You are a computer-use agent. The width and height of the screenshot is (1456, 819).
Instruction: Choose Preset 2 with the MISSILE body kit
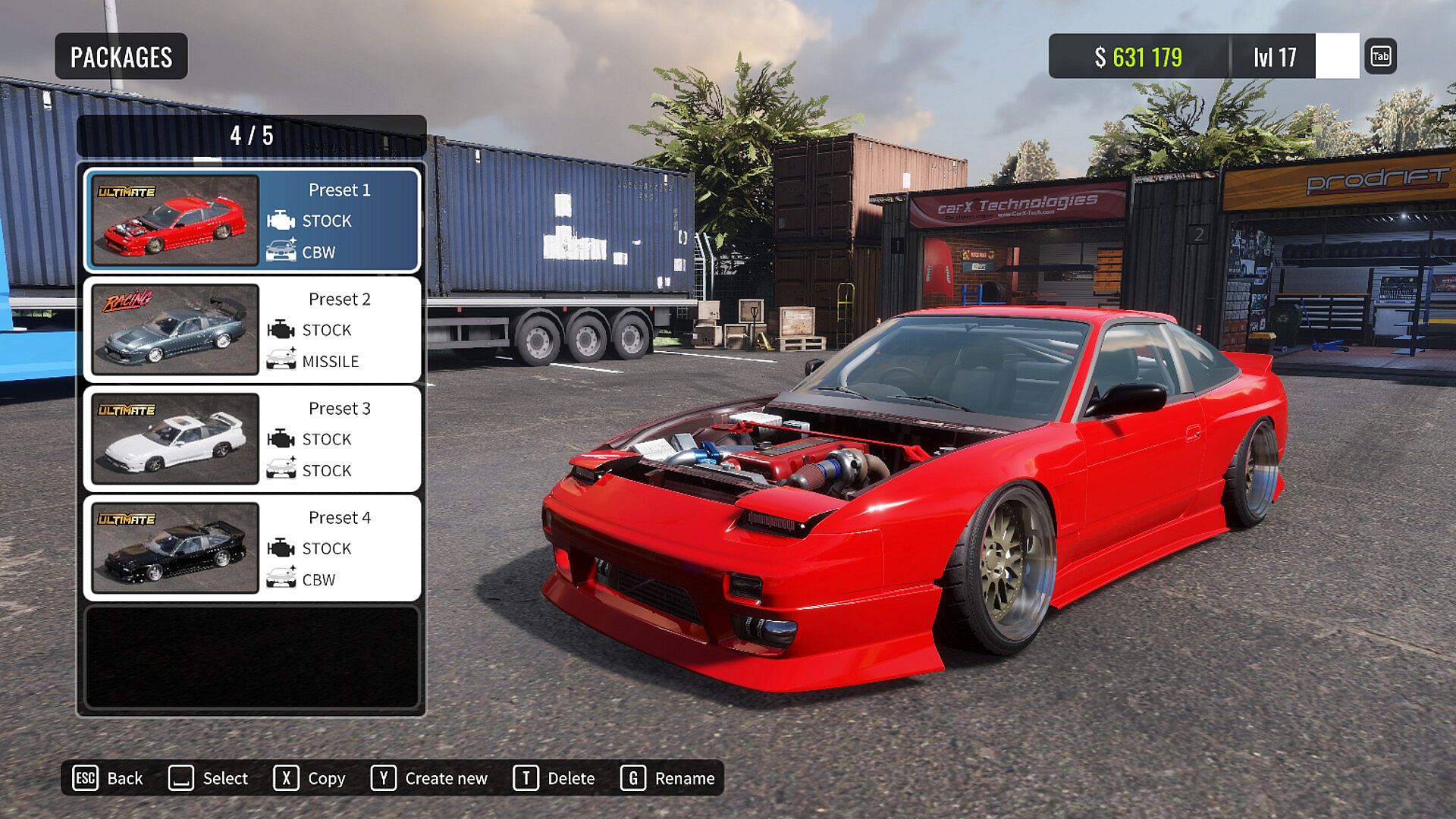point(252,329)
